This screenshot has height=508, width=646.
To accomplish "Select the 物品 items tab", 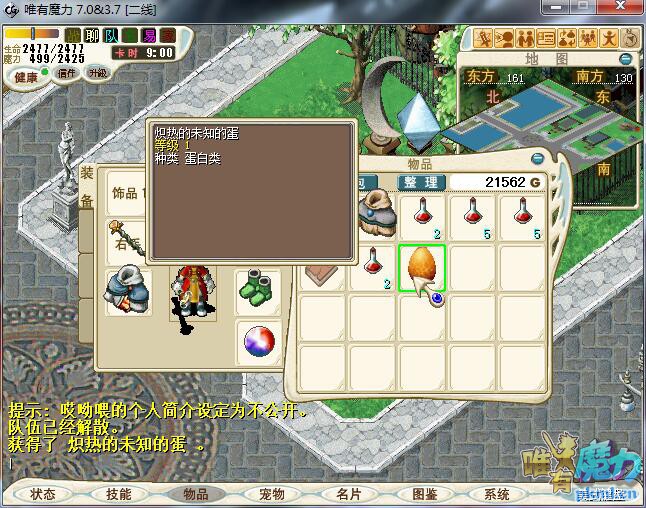I will point(195,494).
